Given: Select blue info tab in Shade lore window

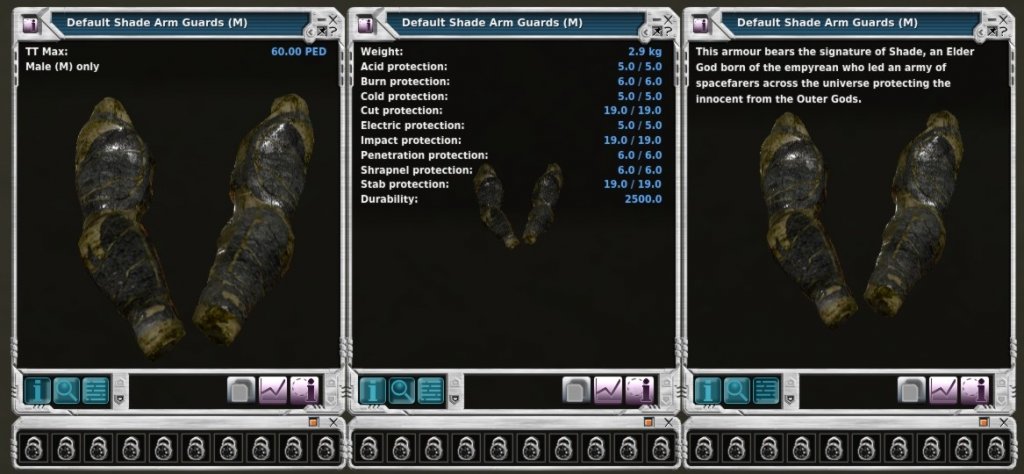Looking at the screenshot, I should click(707, 389).
